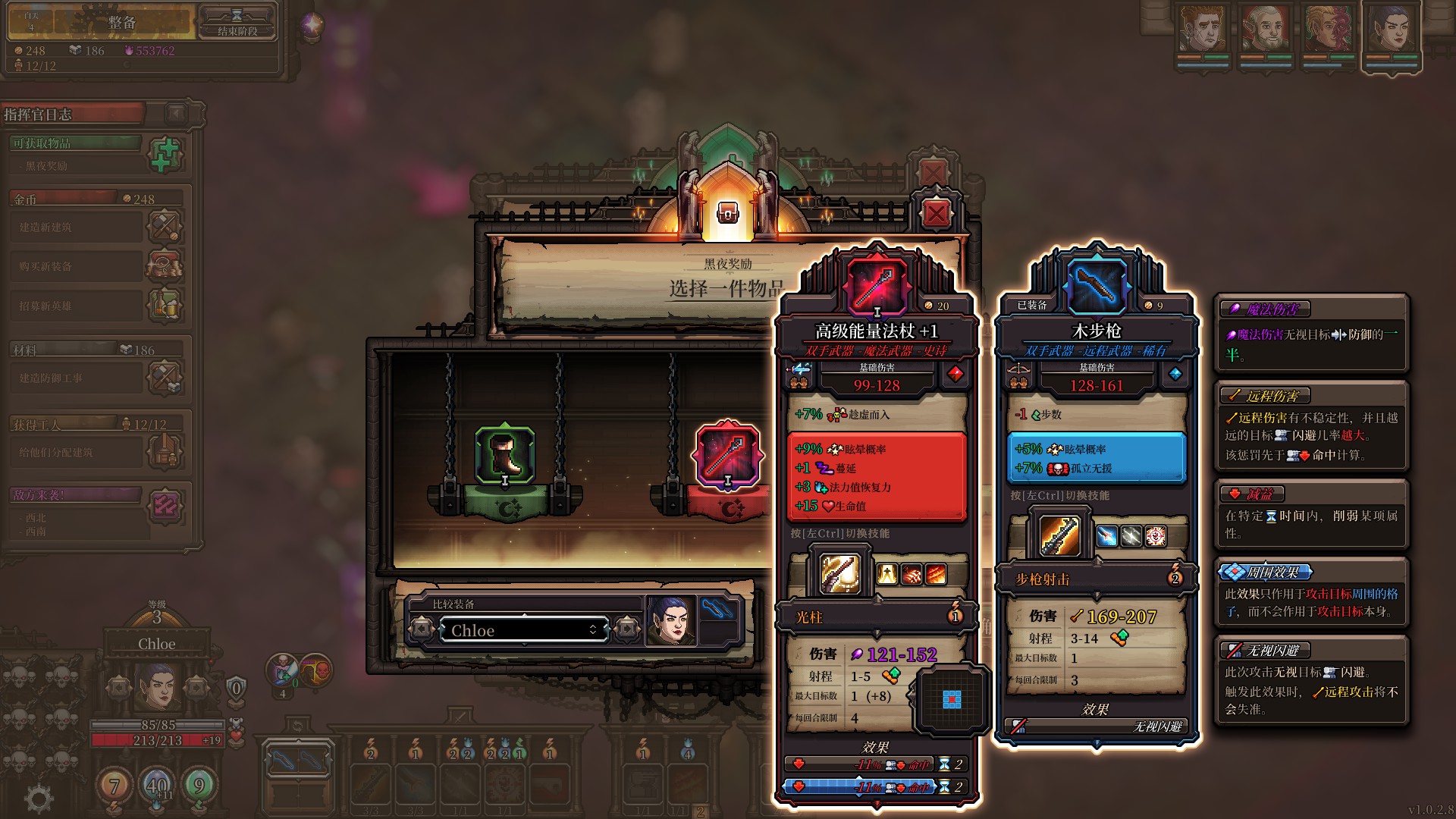Select the 建造防御工事 fortification icon
1456x819 pixels.
tap(165, 378)
